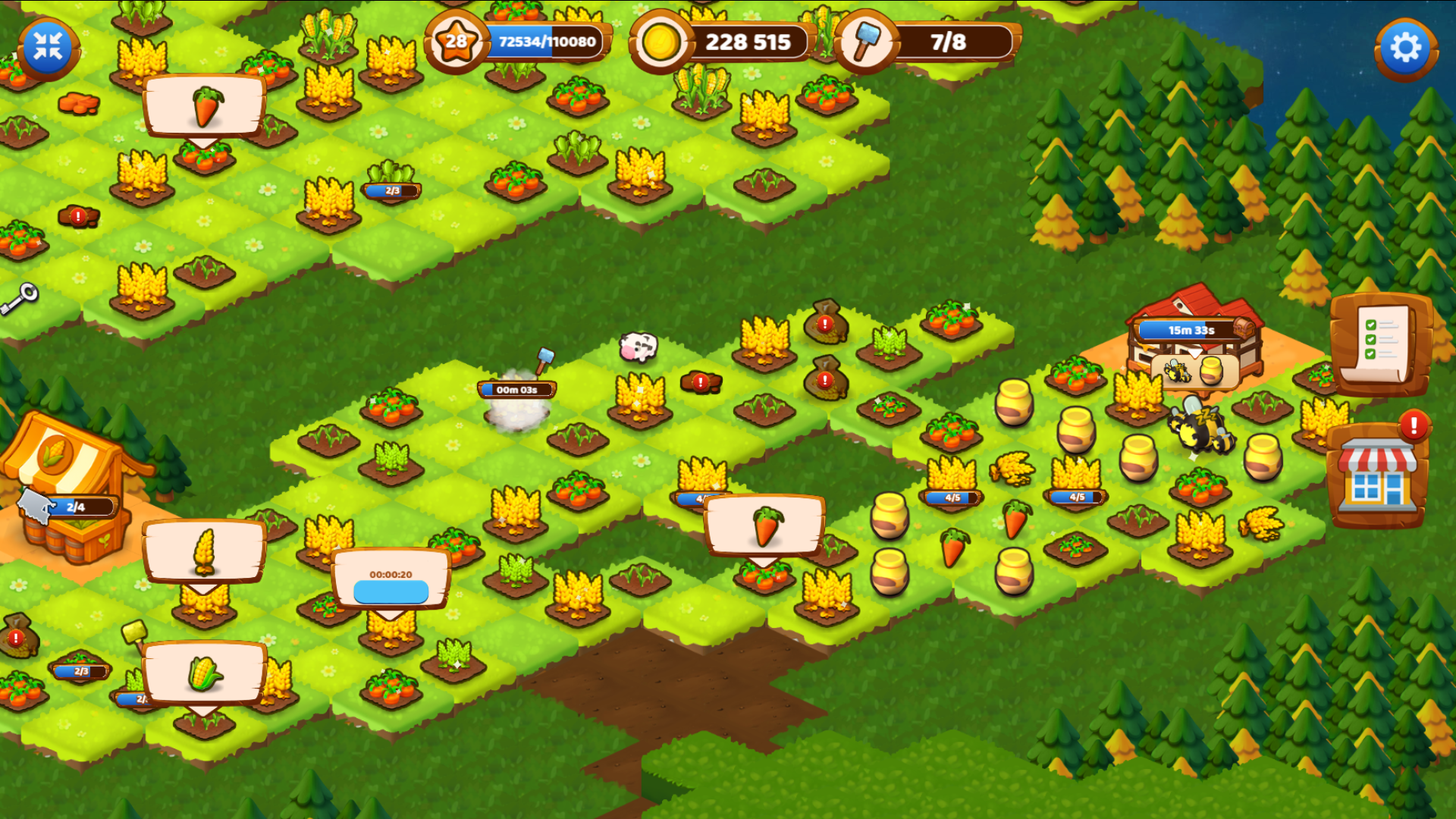Screen dimensions: 1456x819
Task: Click the carrot order bubble near the barrels
Action: tap(764, 522)
